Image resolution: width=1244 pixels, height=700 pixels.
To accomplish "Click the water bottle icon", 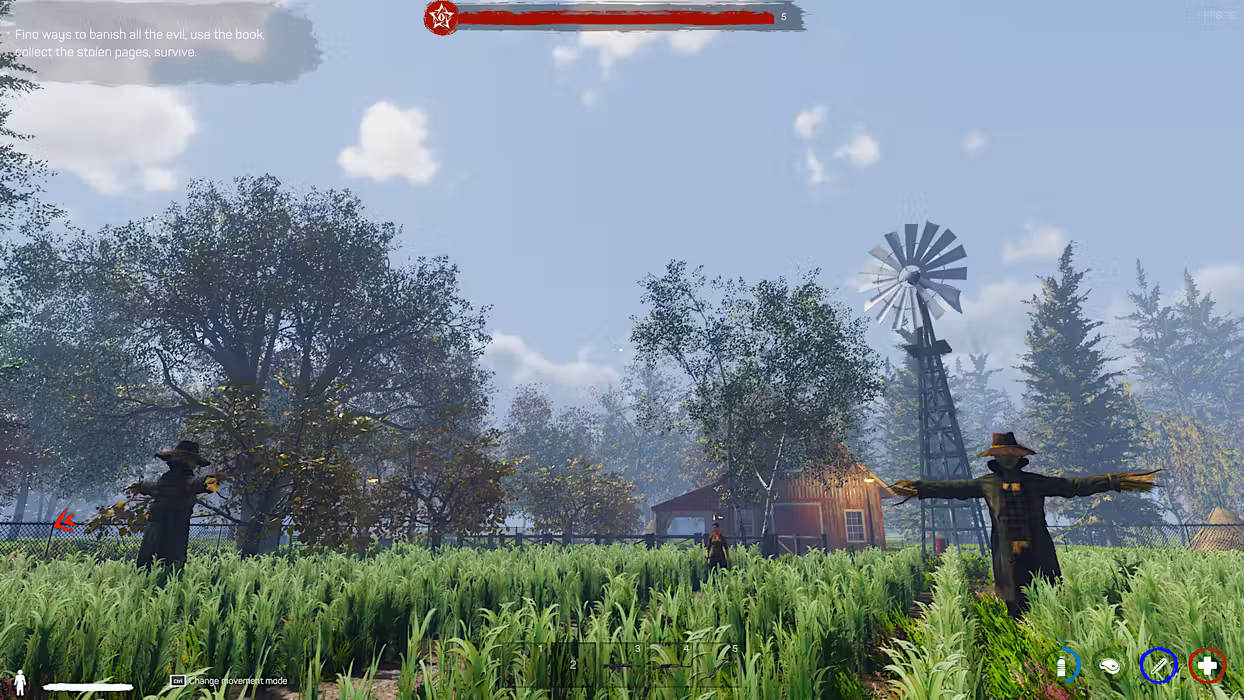I will [1062, 665].
